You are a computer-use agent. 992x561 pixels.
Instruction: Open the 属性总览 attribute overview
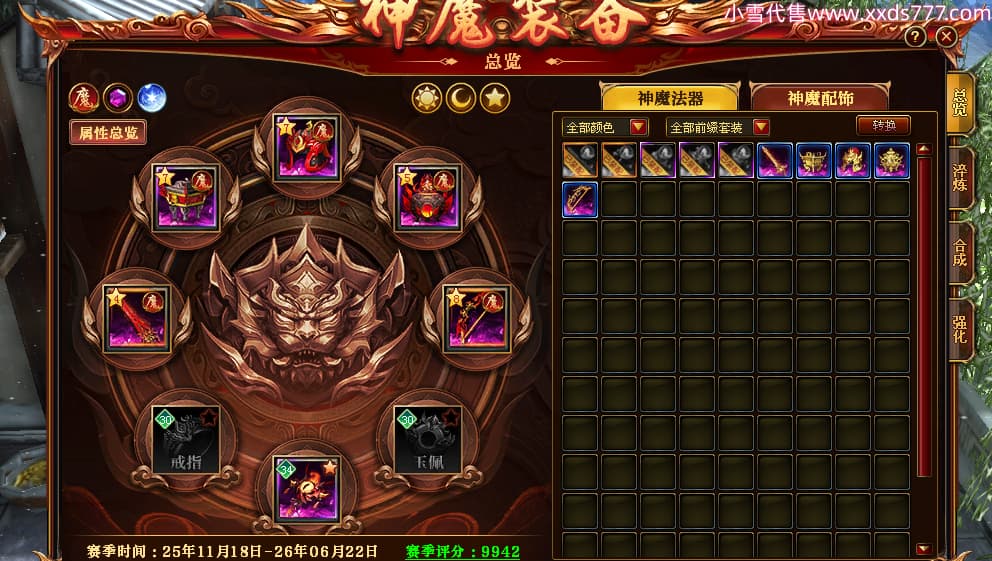(x=107, y=132)
